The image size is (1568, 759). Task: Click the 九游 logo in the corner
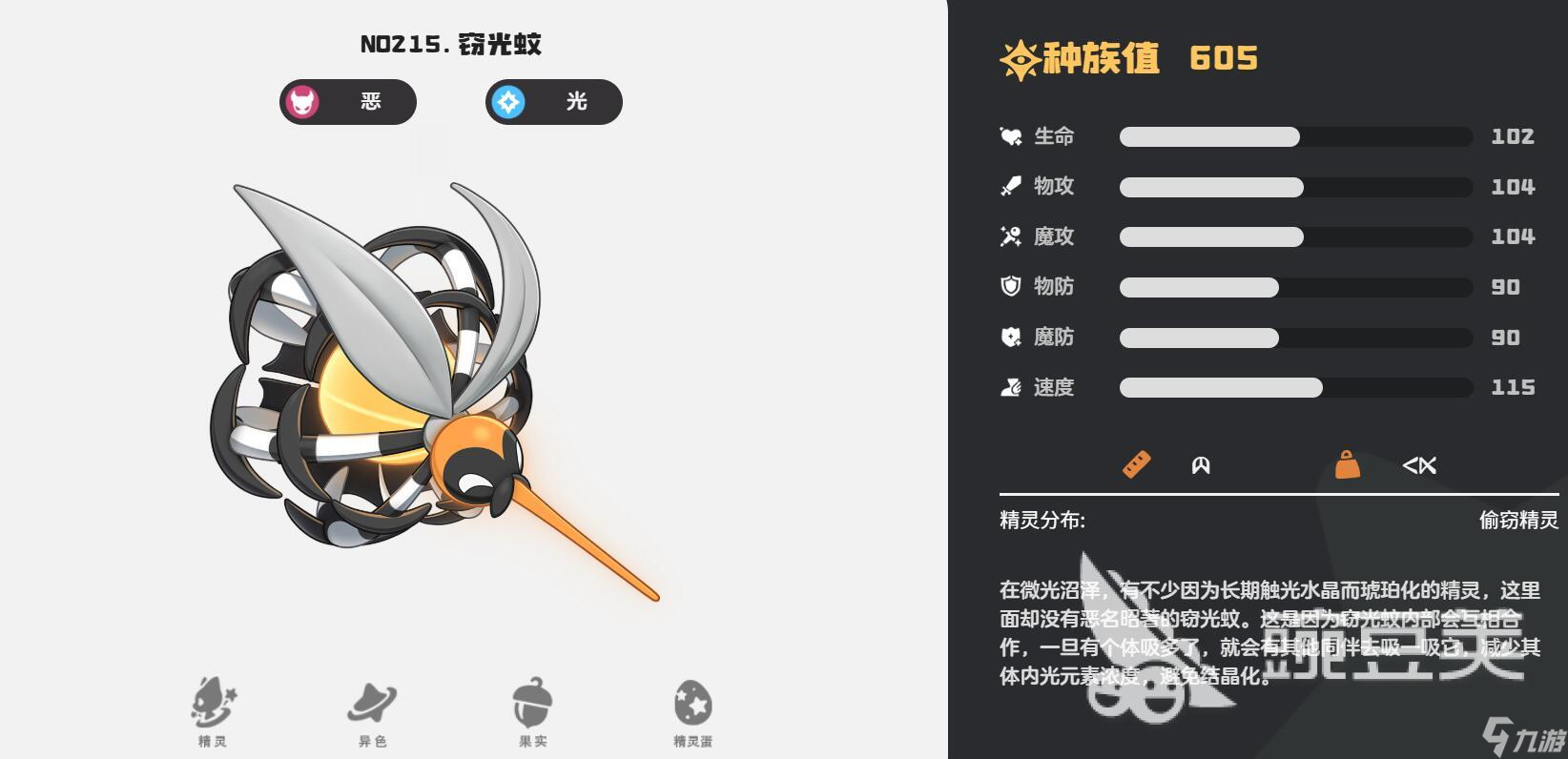click(x=1528, y=734)
